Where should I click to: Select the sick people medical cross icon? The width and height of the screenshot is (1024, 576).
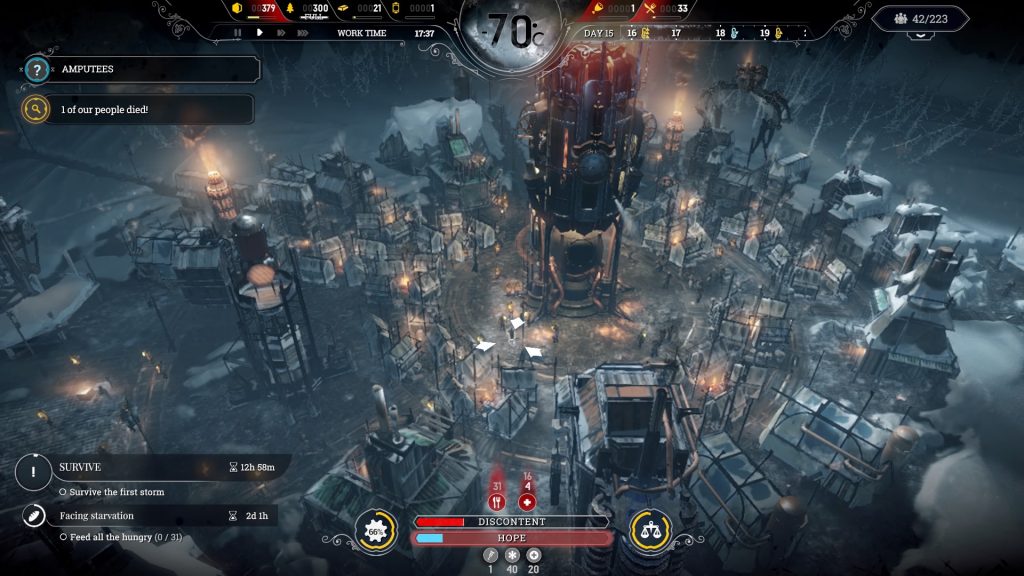pos(528,502)
